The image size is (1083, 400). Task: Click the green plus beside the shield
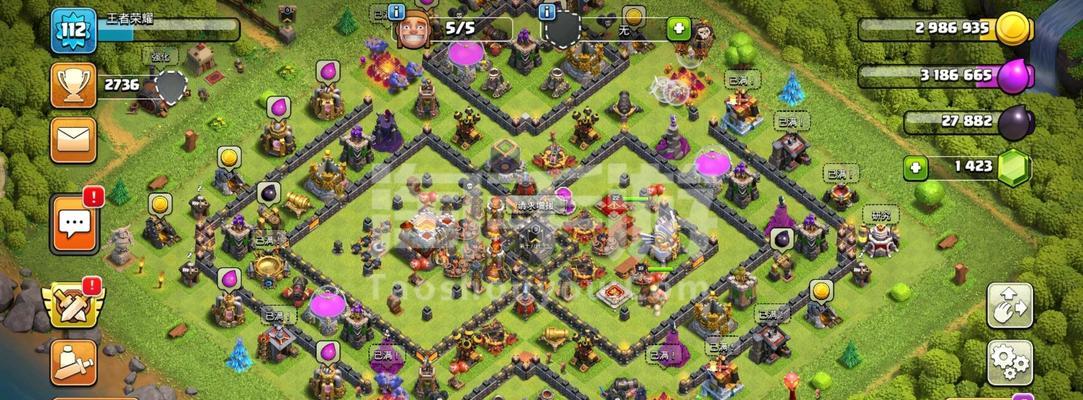click(679, 28)
